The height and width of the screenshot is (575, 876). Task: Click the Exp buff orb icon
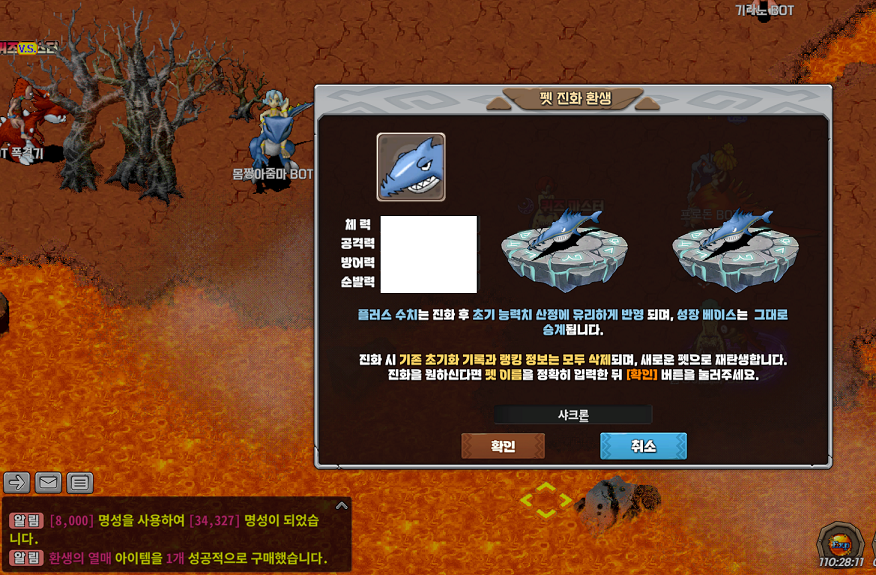point(838,543)
